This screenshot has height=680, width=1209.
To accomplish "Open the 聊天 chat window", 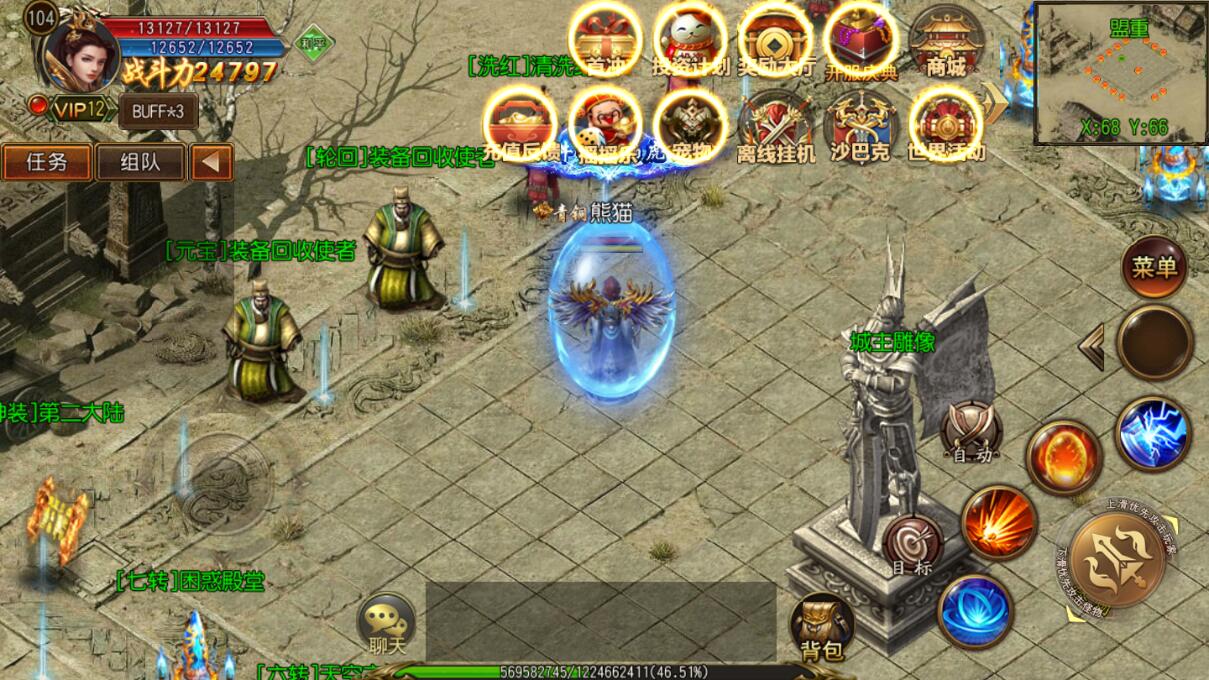I will click(x=386, y=625).
